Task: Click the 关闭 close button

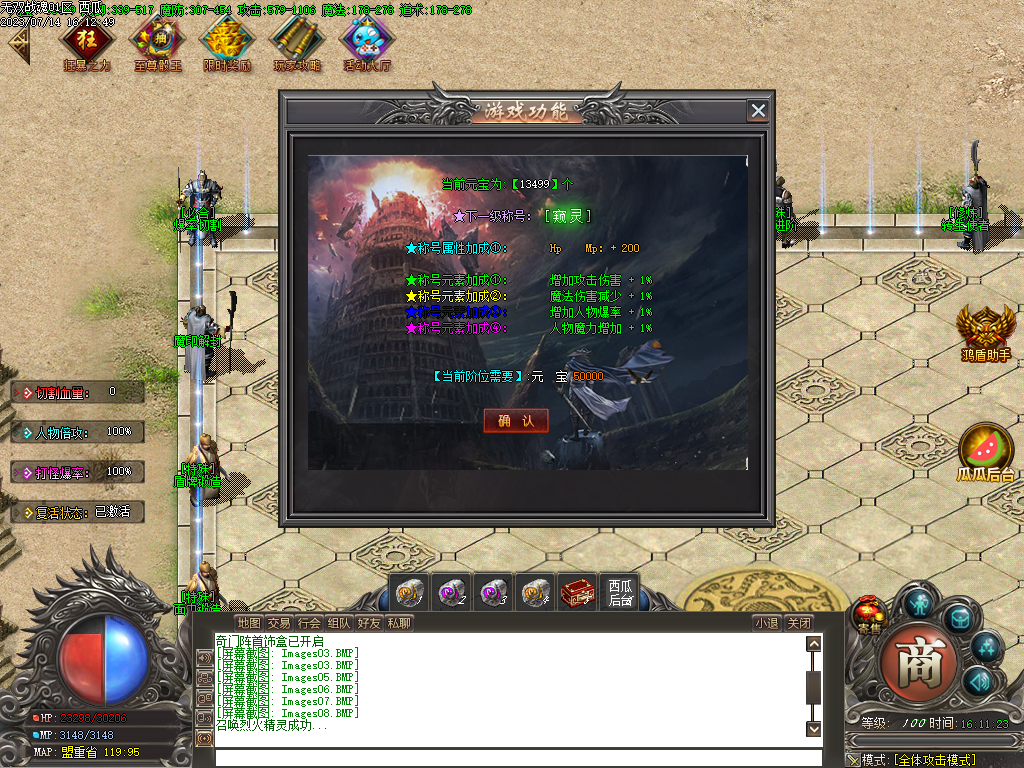Action: point(798,623)
